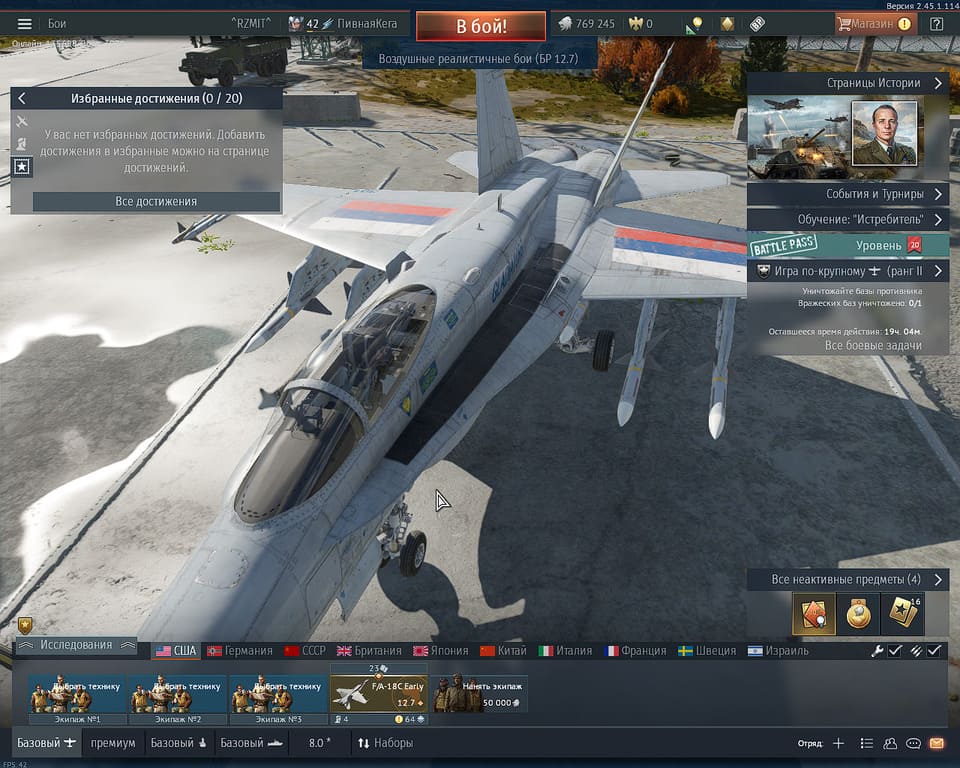Switch to the Германия nation tab
The height and width of the screenshot is (768, 960).
coord(240,651)
